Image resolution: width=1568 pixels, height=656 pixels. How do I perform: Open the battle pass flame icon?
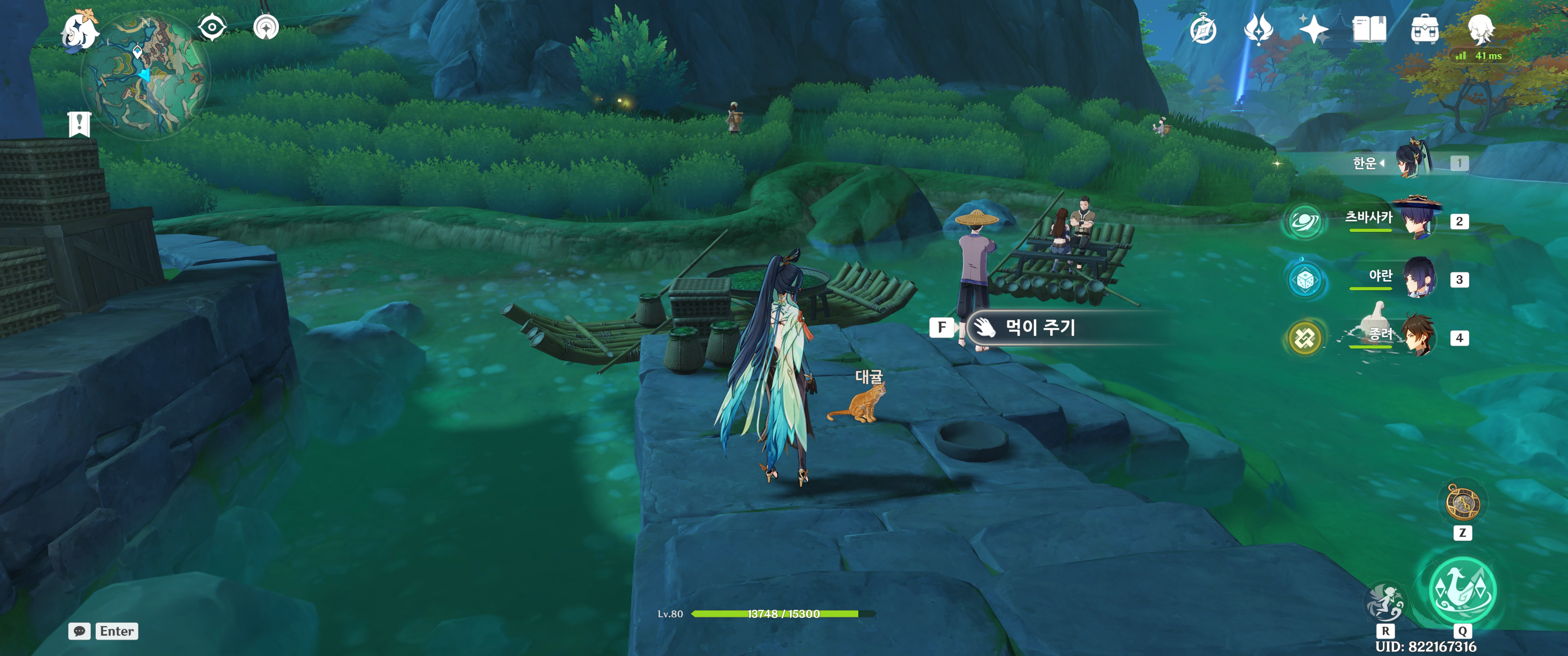click(x=1258, y=29)
